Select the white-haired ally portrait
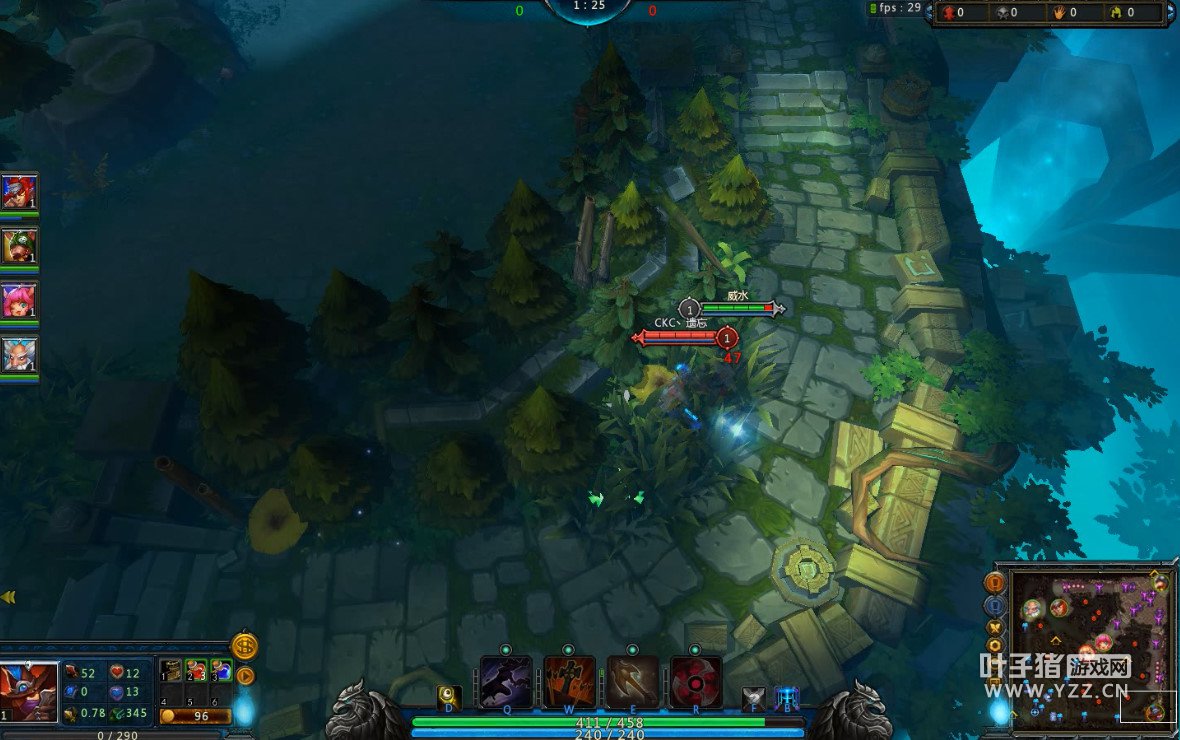This screenshot has height=740, width=1180. (x=19, y=355)
